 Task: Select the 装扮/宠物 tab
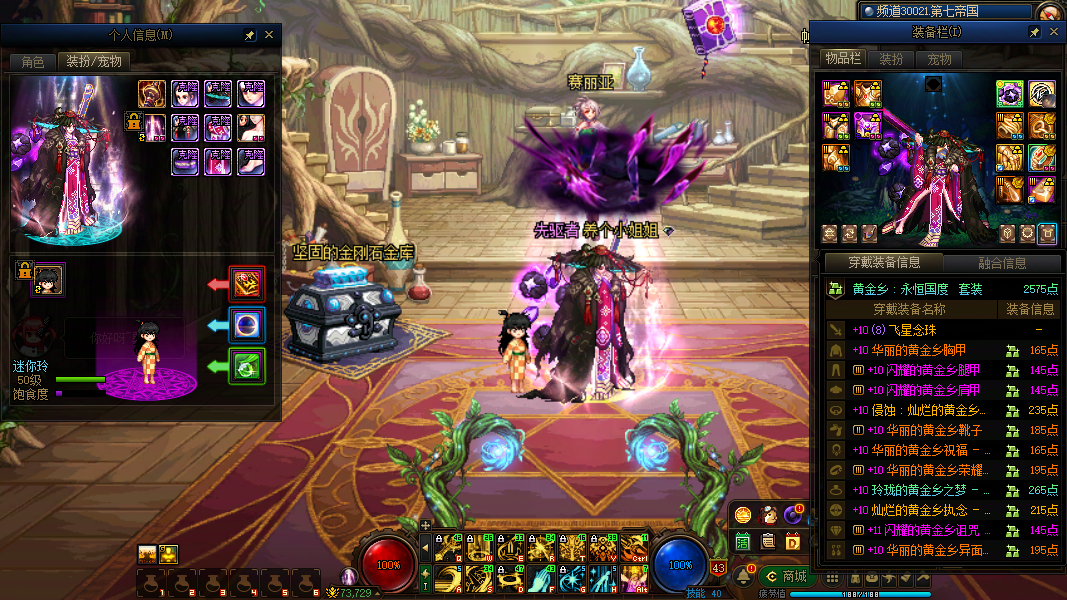tap(94, 62)
